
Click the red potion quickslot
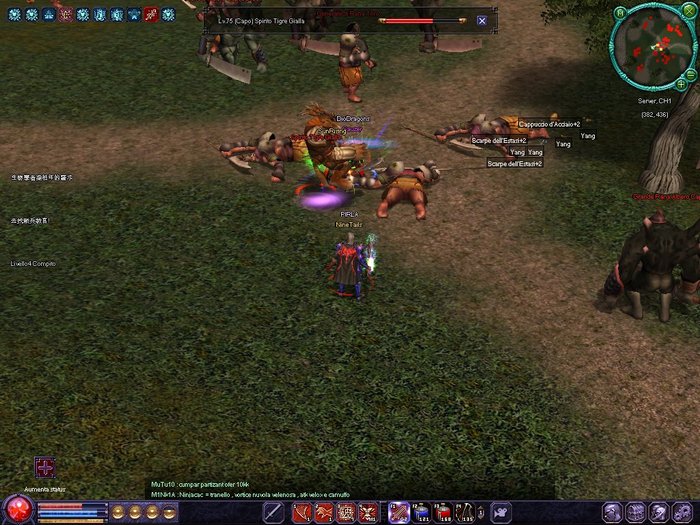(x=443, y=513)
